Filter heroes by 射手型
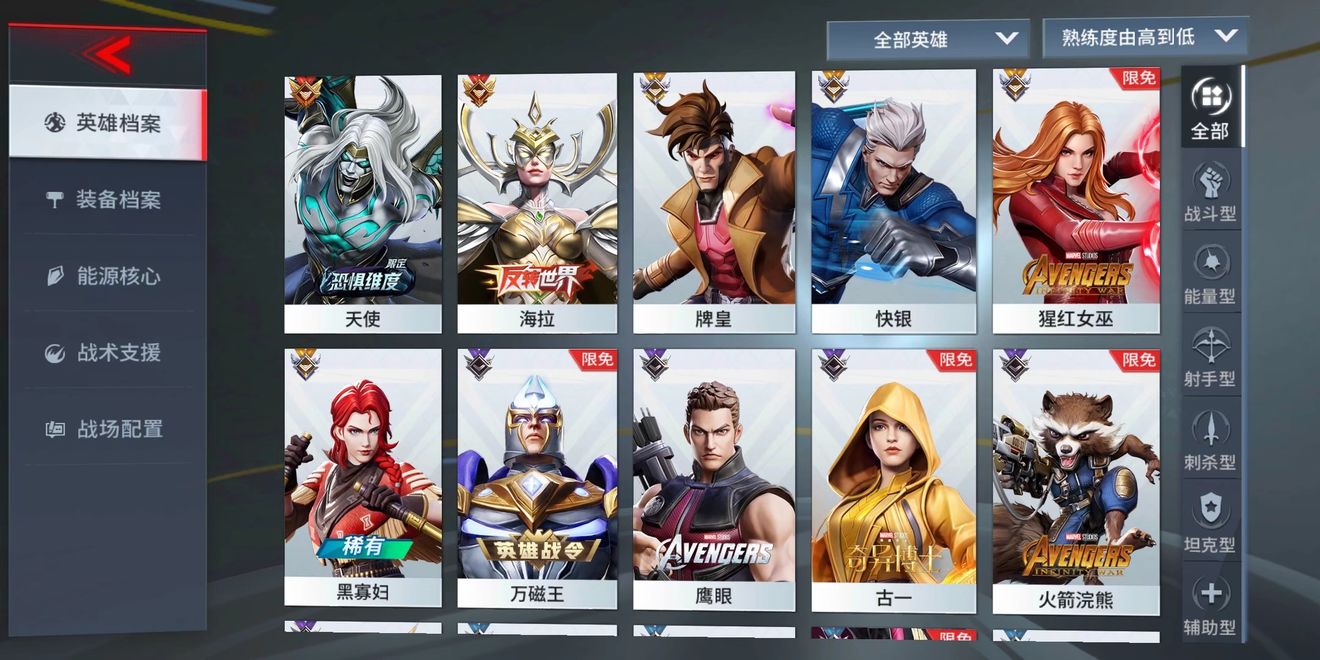 1210,357
